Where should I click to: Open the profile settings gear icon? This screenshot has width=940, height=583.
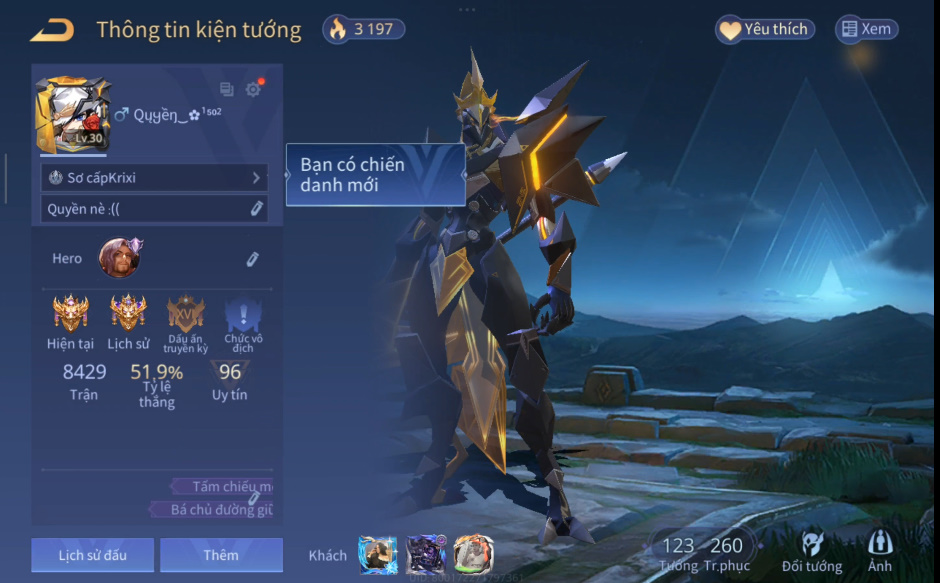coord(253,90)
